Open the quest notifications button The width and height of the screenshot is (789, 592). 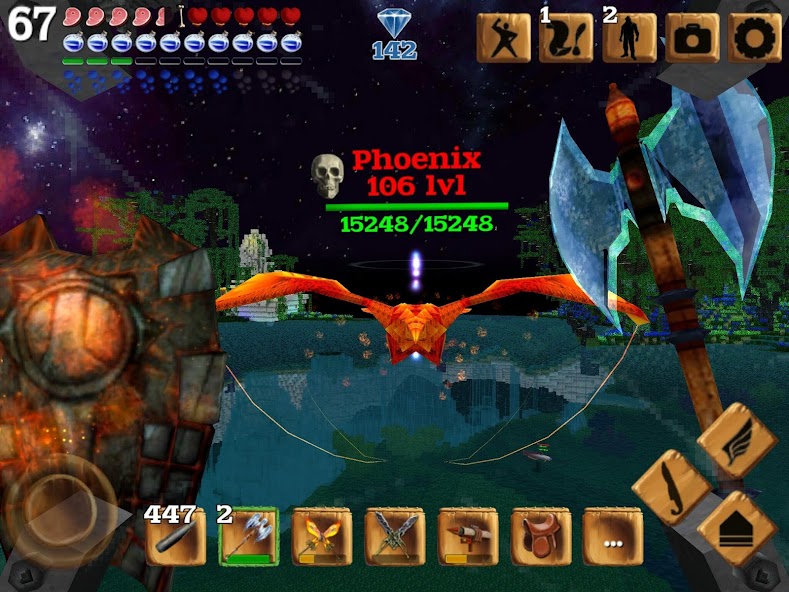[x=566, y=37]
